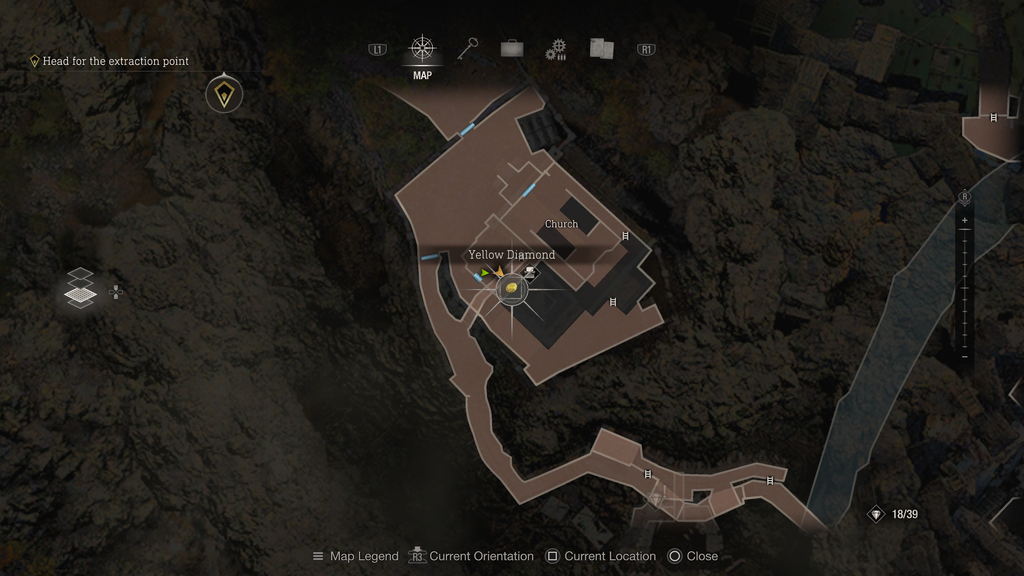This screenshot has width=1024, height=576.
Task: Switch to the attaché case tab
Action: pyautogui.click(x=512, y=48)
